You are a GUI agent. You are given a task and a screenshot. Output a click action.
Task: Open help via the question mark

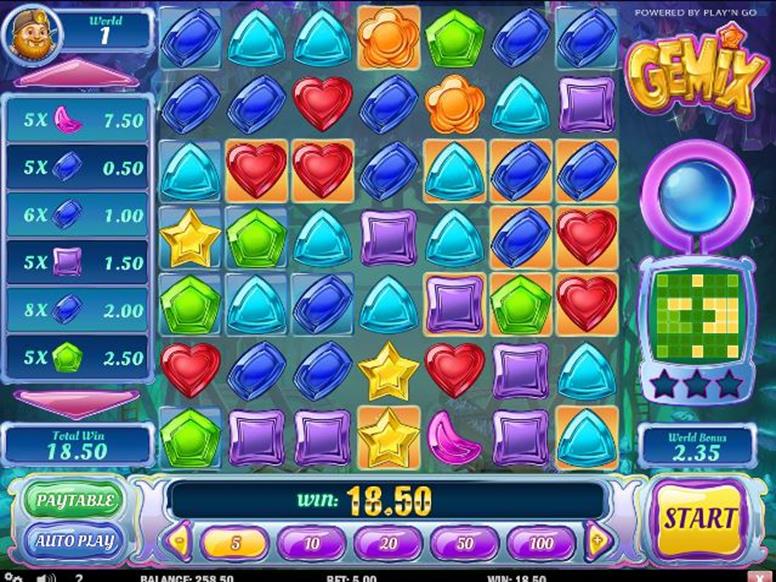pyautogui.click(x=78, y=577)
